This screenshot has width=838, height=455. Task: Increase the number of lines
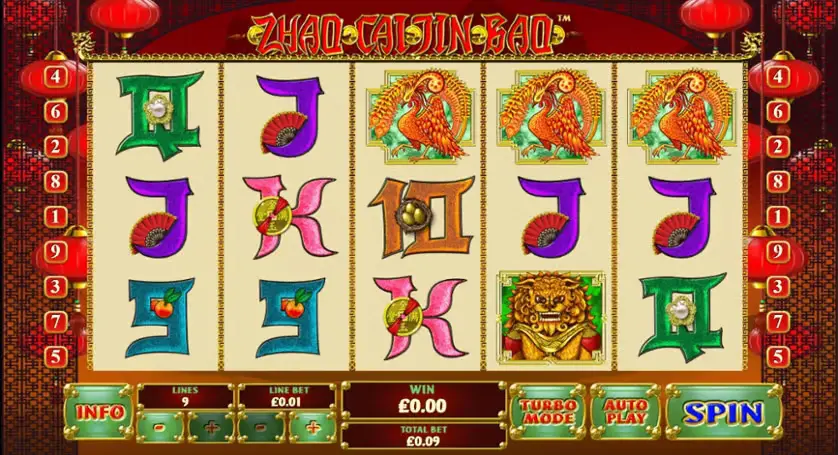211,428
